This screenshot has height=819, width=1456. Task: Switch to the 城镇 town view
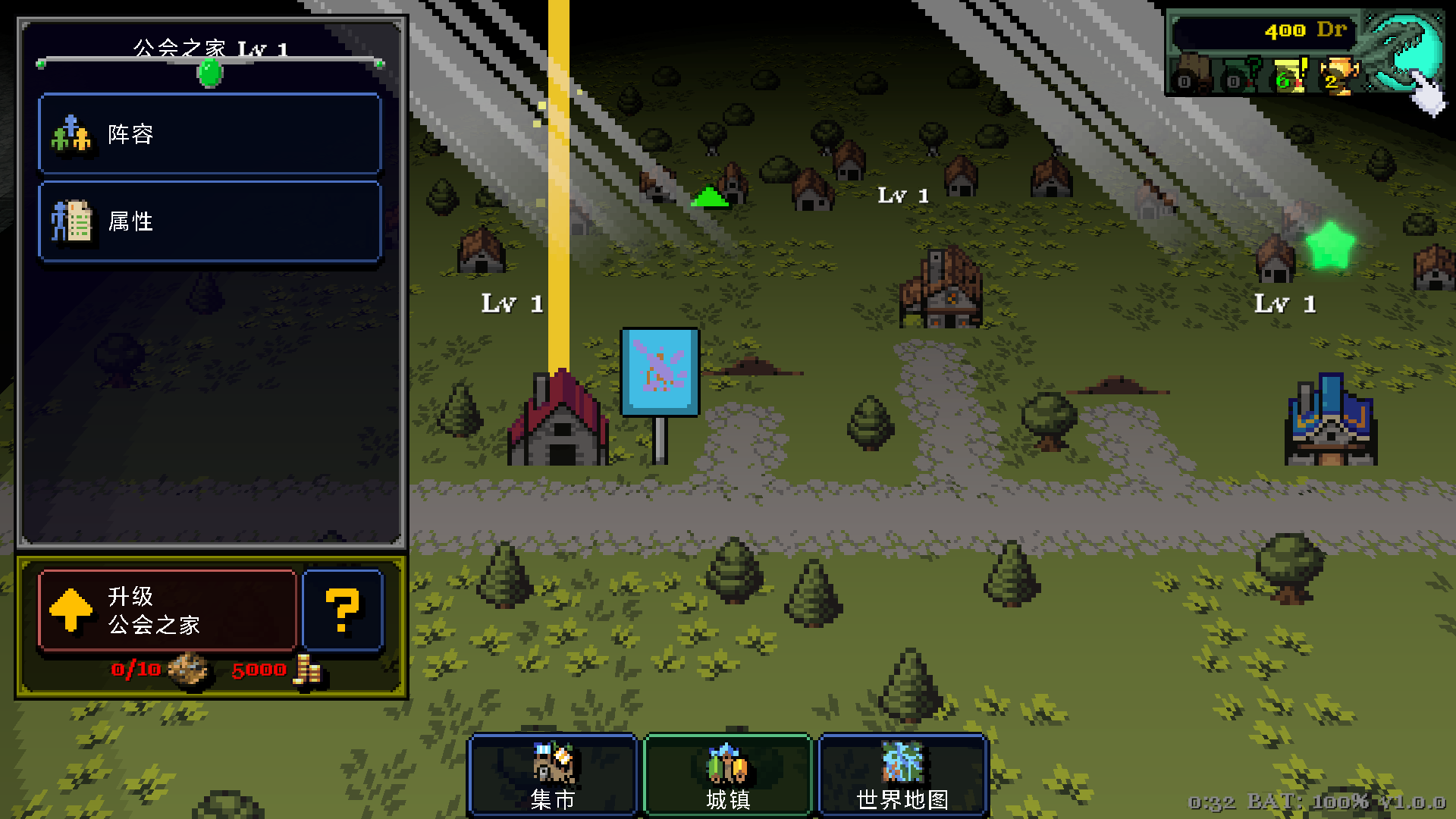click(727, 775)
